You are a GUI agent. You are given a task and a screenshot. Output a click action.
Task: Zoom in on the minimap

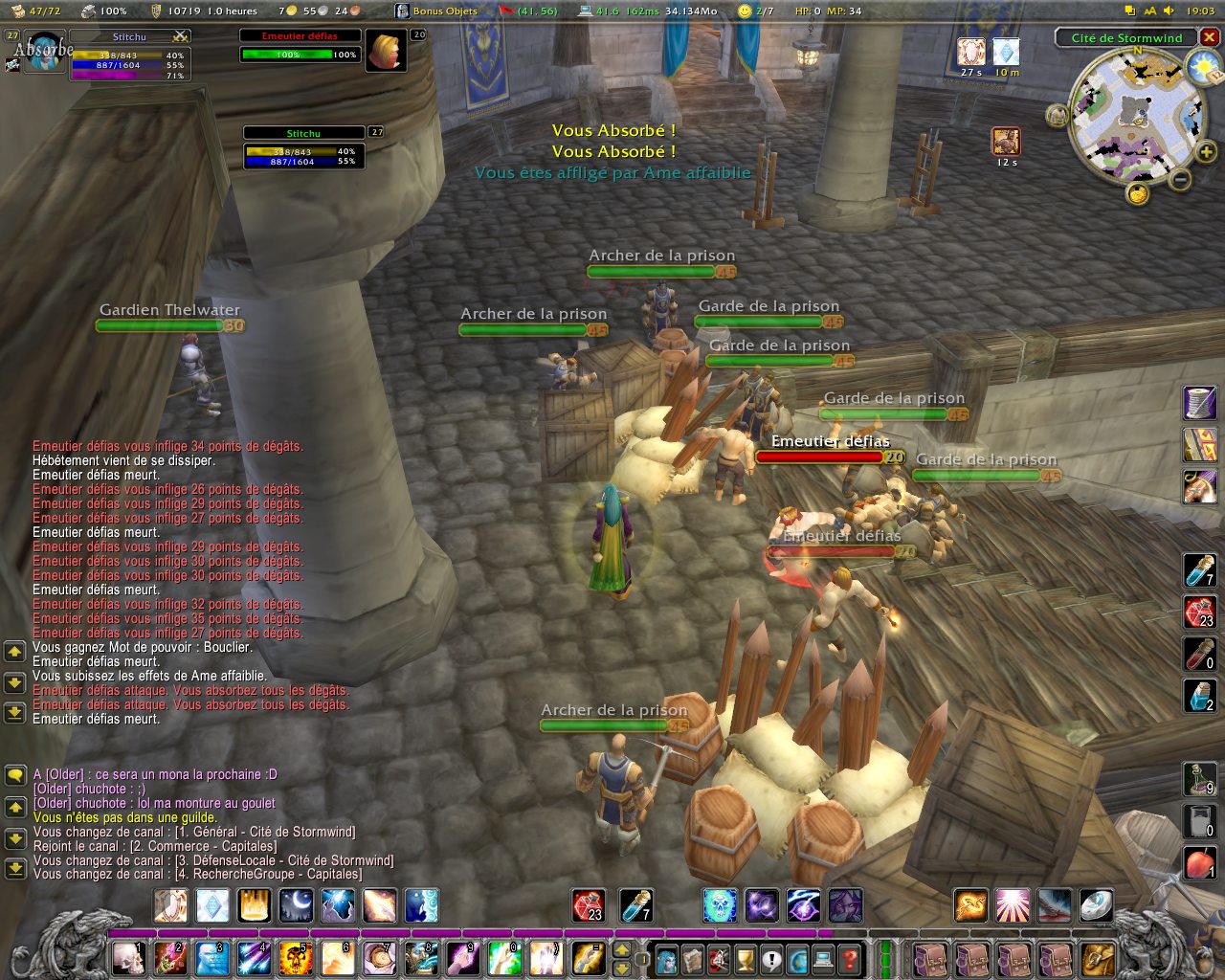coord(1206,151)
